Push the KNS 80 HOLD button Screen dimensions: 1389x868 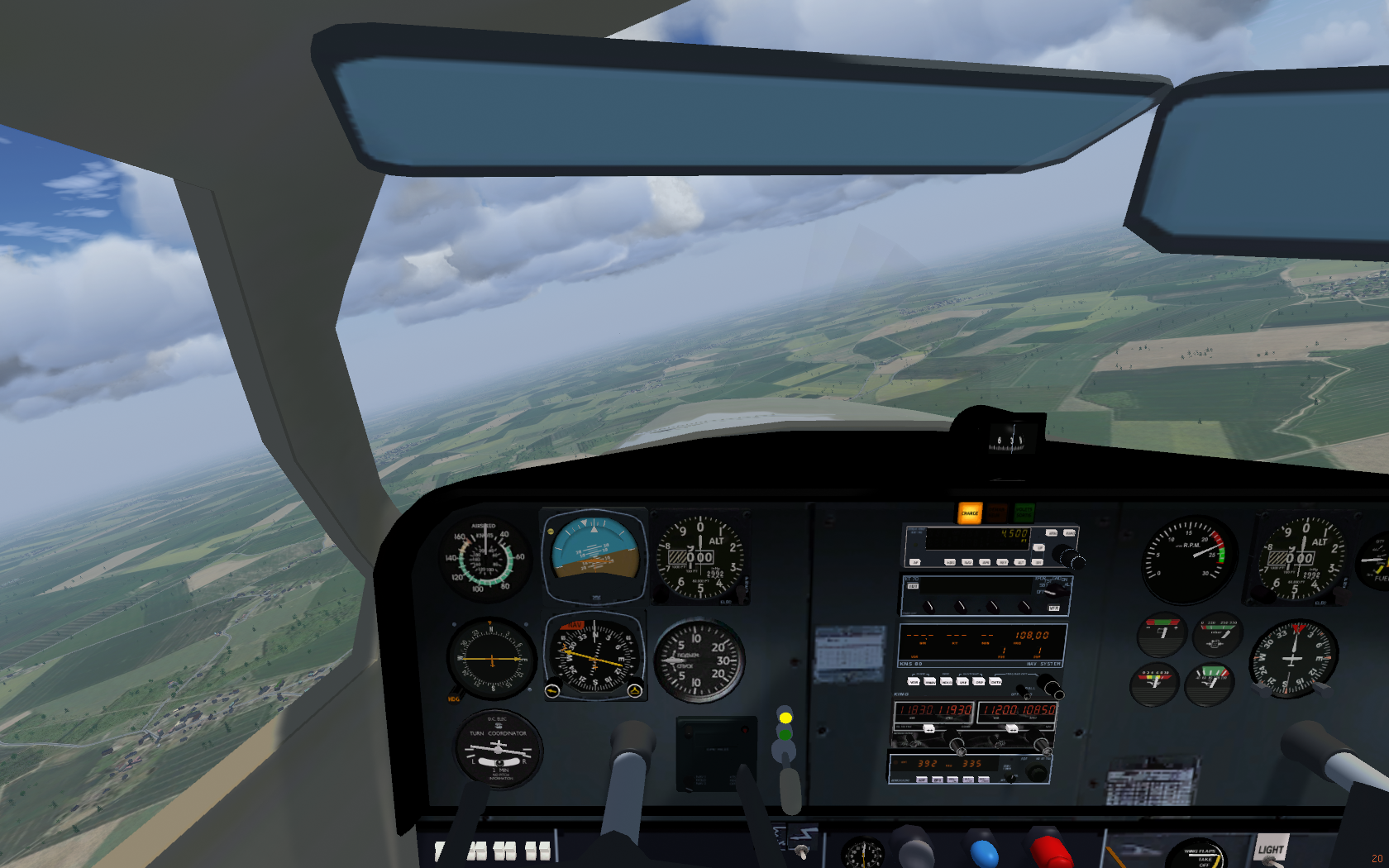pyautogui.click(x=947, y=682)
